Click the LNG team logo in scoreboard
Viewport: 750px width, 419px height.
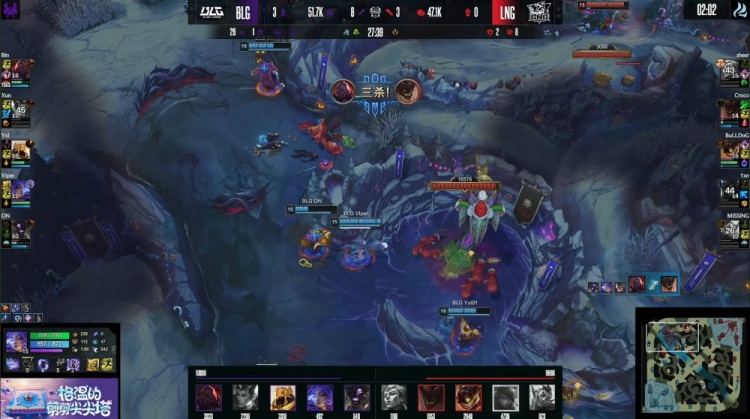pos(539,12)
